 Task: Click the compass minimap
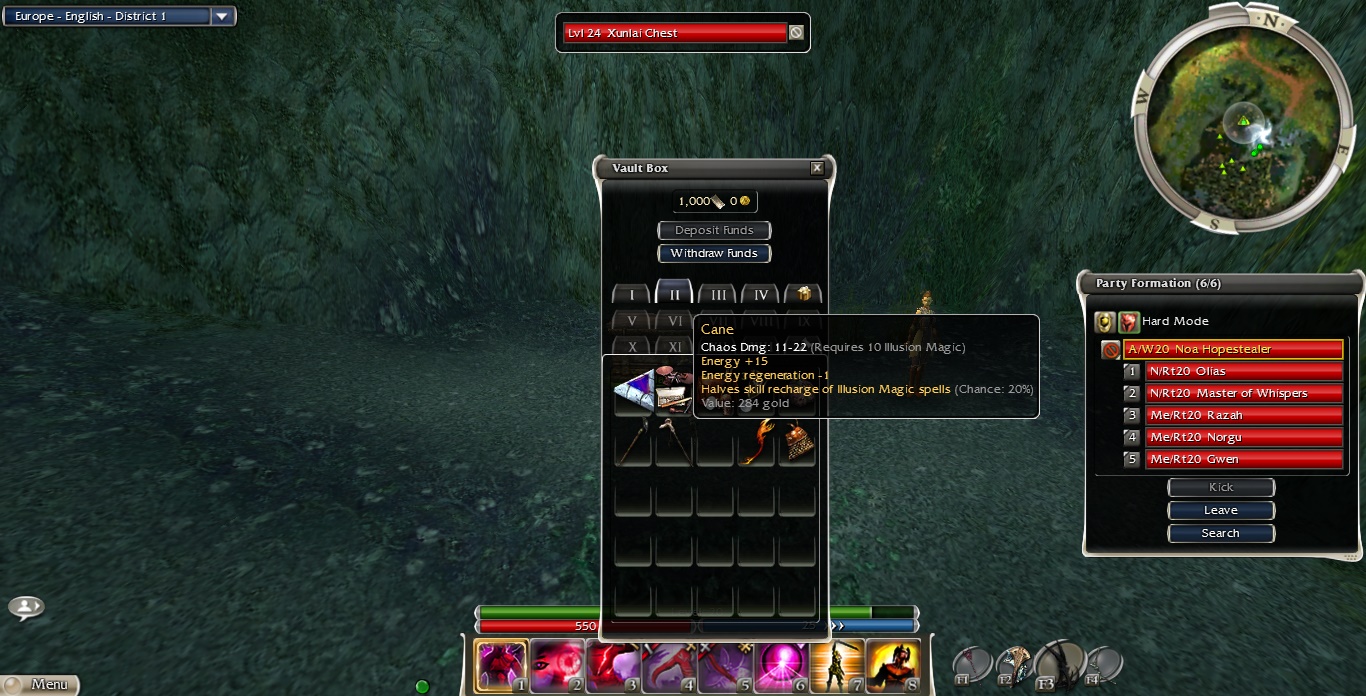pos(1243,119)
